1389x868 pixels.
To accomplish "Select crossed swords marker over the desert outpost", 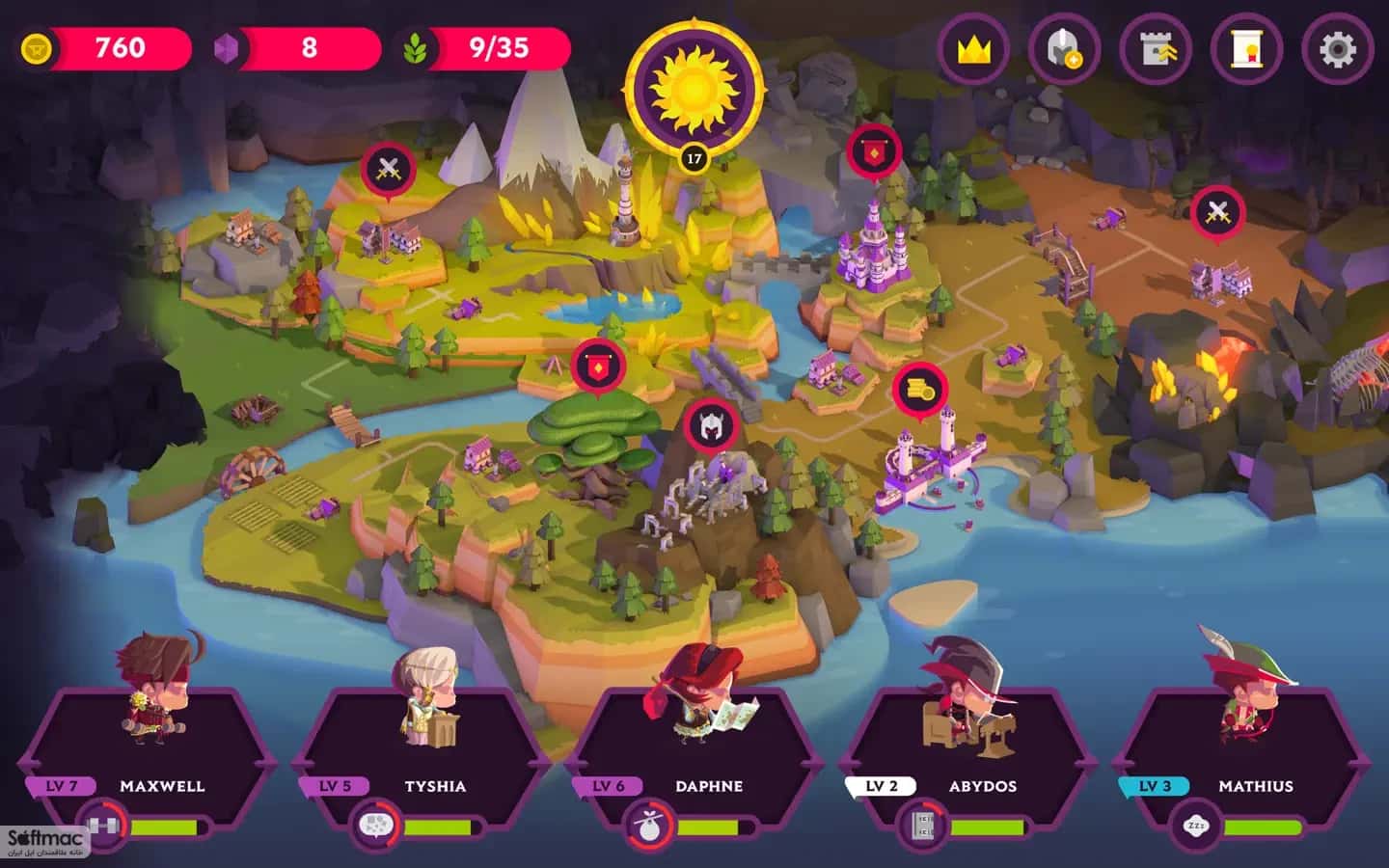I will click(1217, 212).
